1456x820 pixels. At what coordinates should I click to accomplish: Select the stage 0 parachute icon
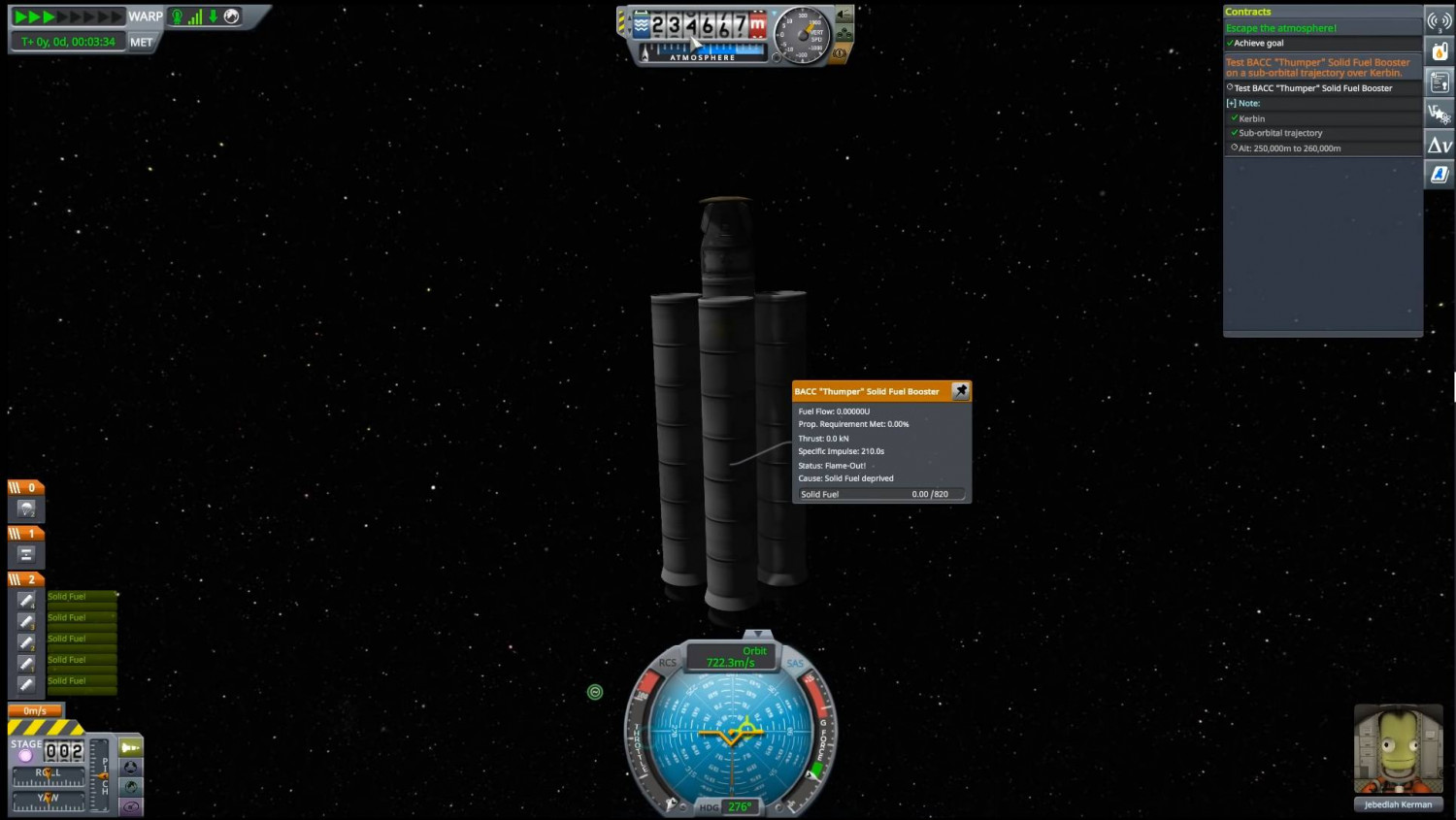click(x=26, y=508)
